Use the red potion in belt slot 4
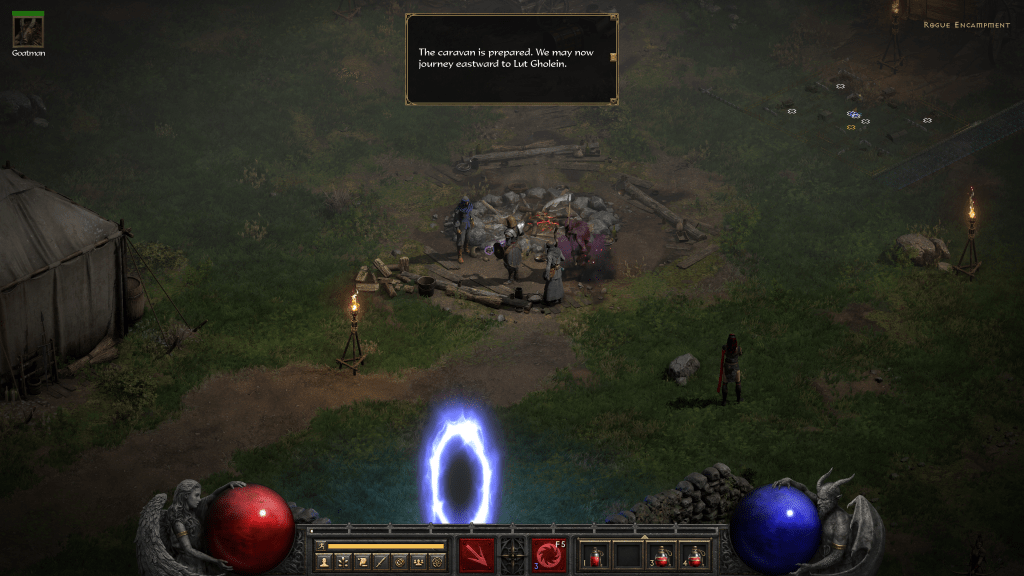The width and height of the screenshot is (1024, 576). pyautogui.click(x=693, y=555)
